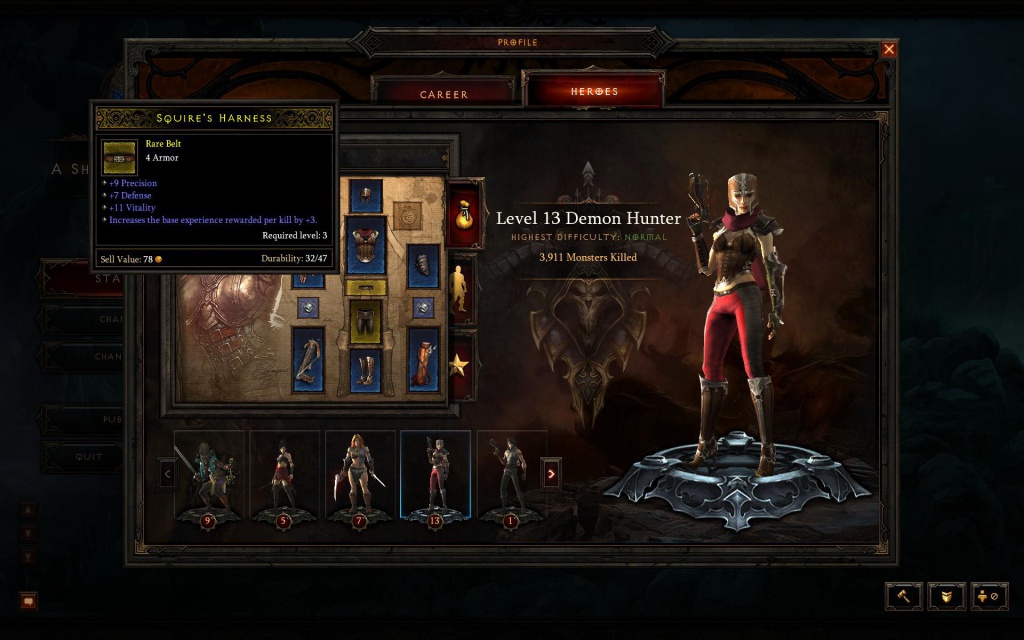
Task: Select the quiver off-hand slot
Action: [424, 358]
